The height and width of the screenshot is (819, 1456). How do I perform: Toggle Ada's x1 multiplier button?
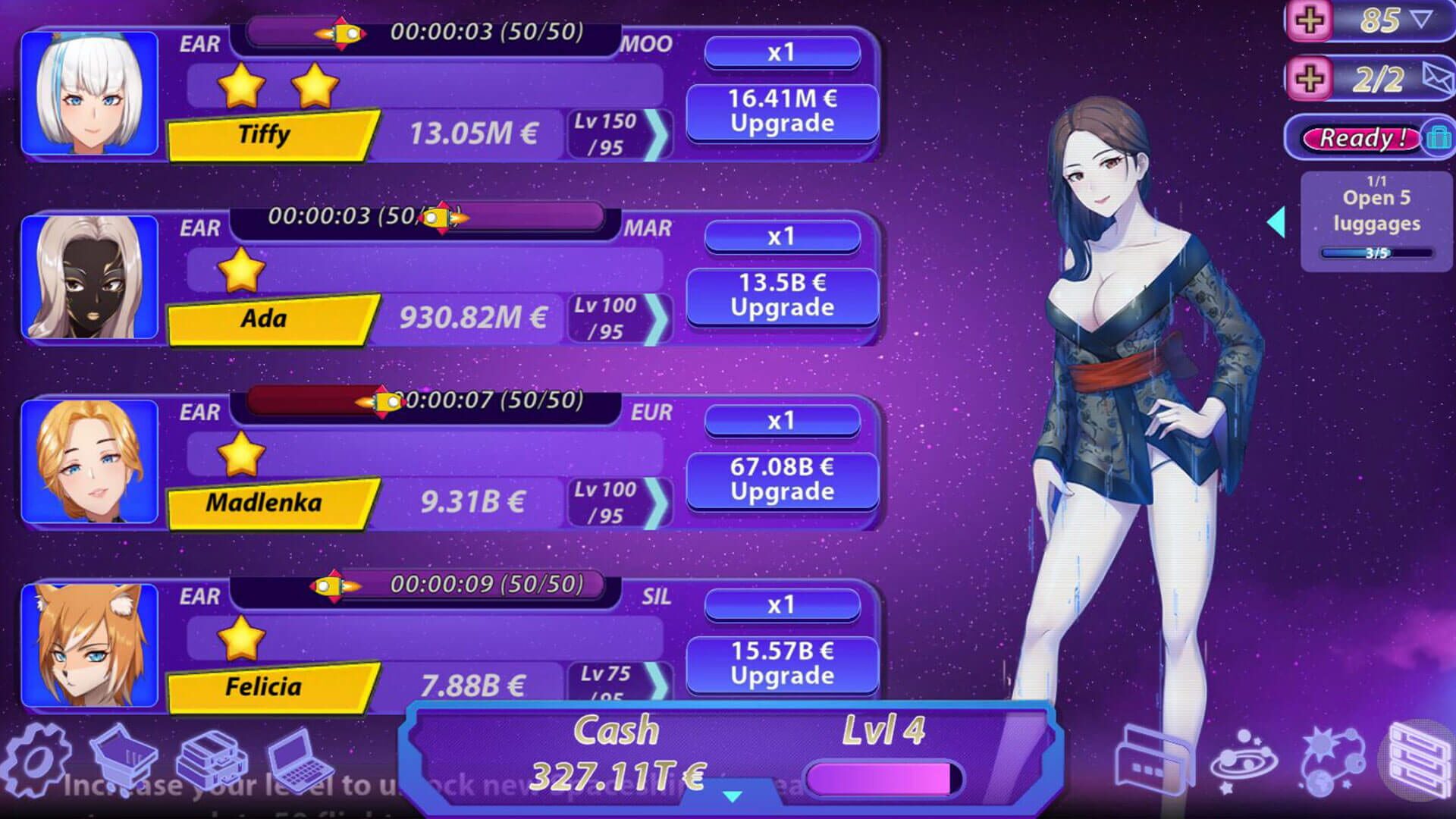click(x=781, y=236)
